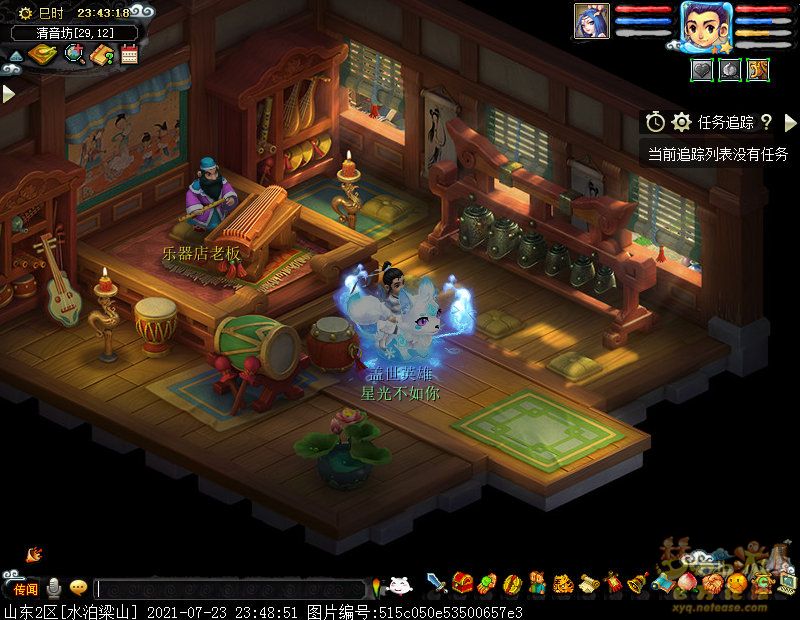Activate the microphone voice input
The image size is (800, 620).
click(x=53, y=588)
